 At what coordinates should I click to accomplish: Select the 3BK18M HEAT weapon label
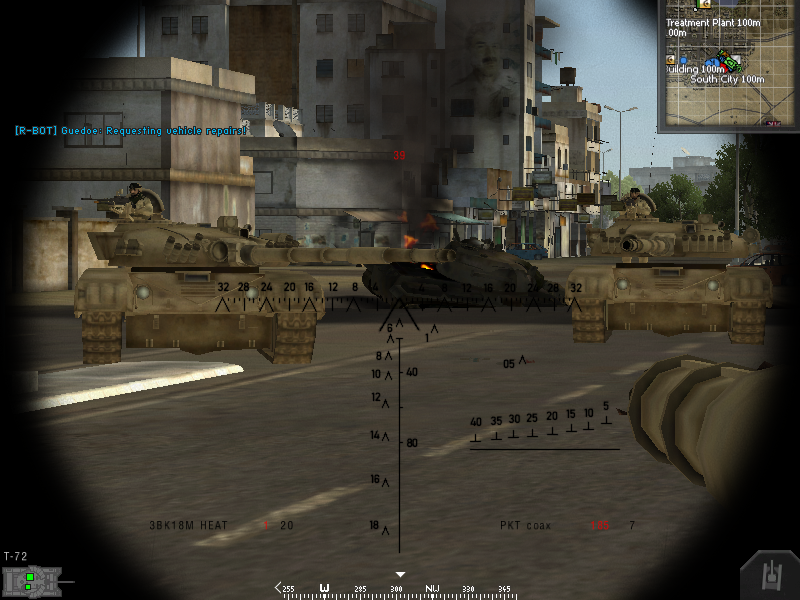[x=189, y=525]
